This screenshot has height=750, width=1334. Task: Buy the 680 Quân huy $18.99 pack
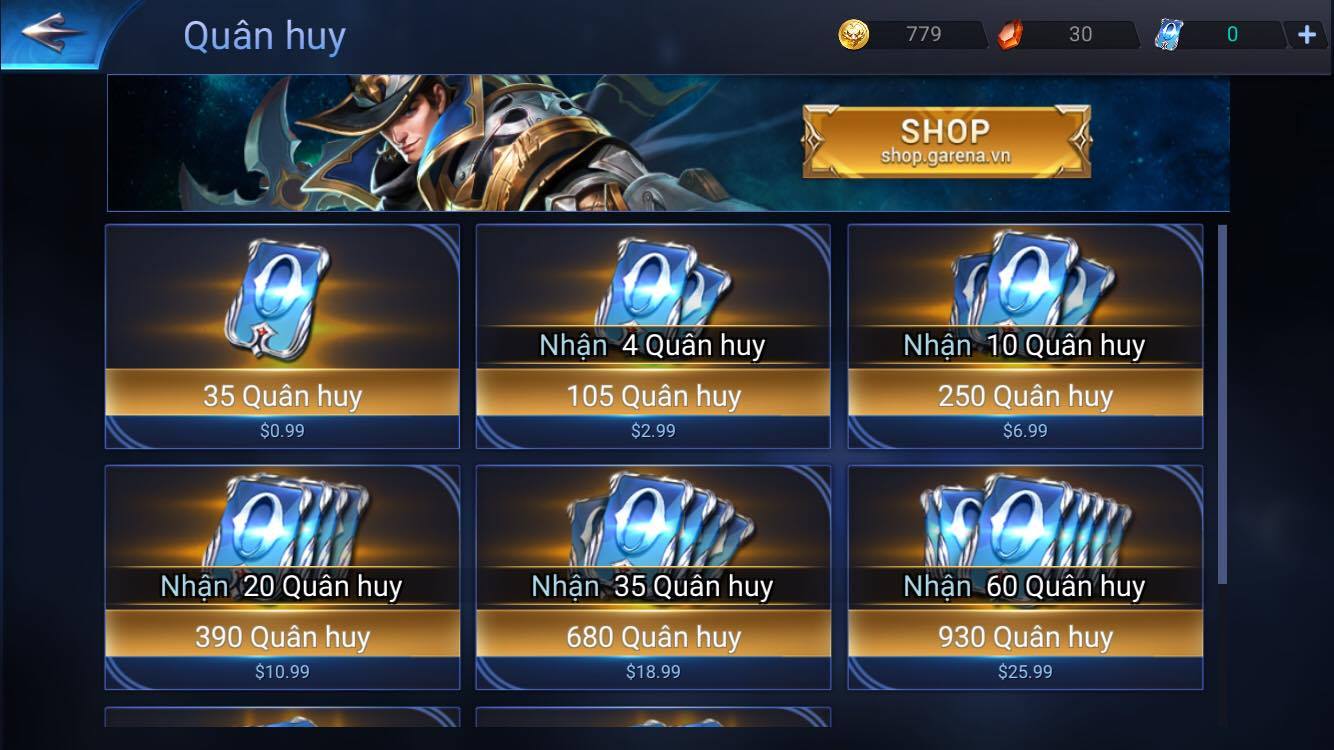652,637
